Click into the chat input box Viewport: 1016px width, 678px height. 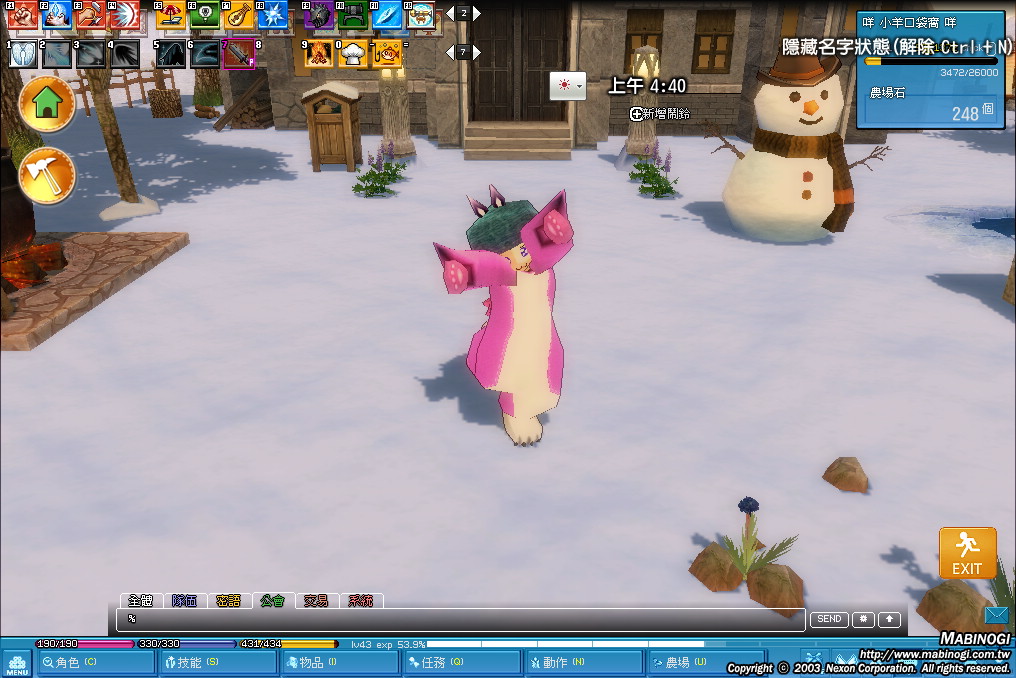(460, 620)
